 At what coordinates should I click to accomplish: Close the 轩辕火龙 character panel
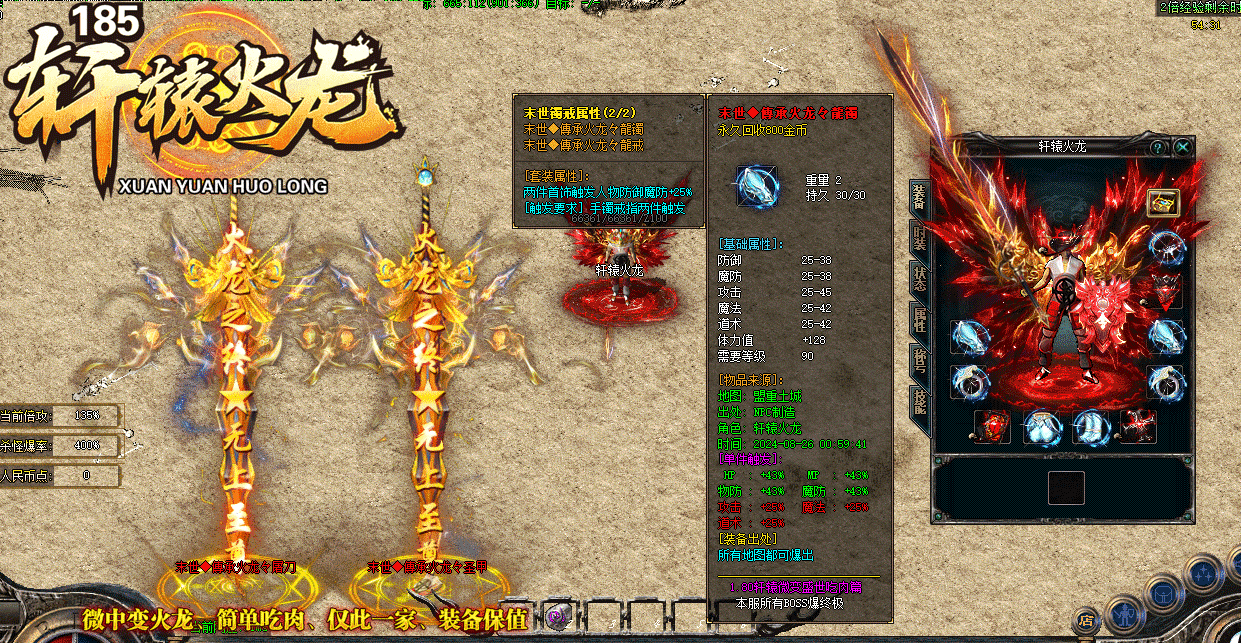(x=1183, y=147)
